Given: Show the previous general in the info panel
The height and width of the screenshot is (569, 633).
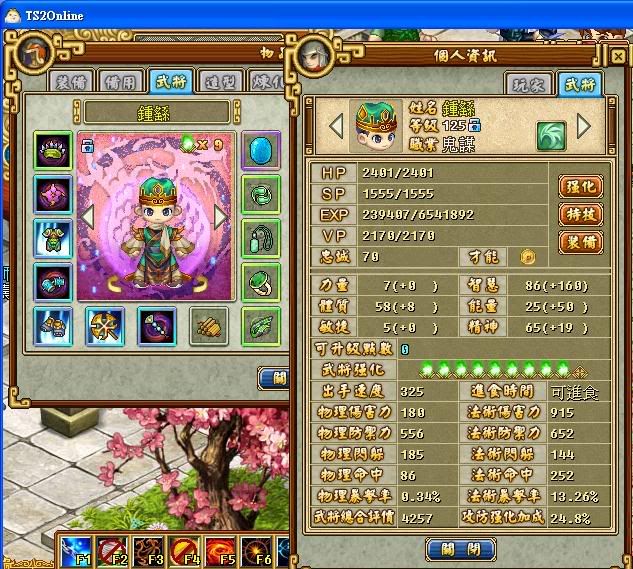Looking at the screenshot, I should [336, 127].
